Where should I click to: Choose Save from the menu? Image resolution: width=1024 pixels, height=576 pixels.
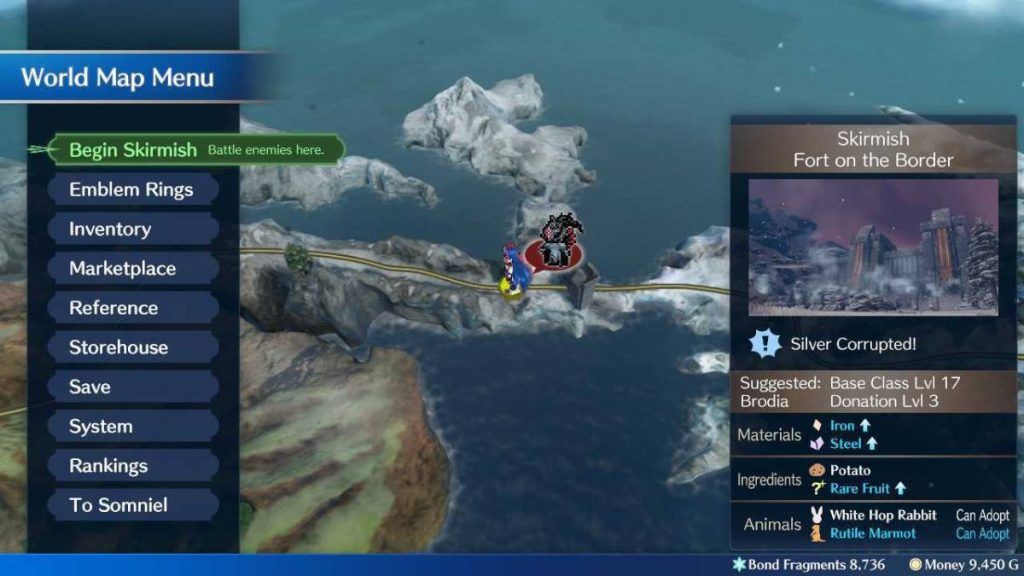[90, 387]
